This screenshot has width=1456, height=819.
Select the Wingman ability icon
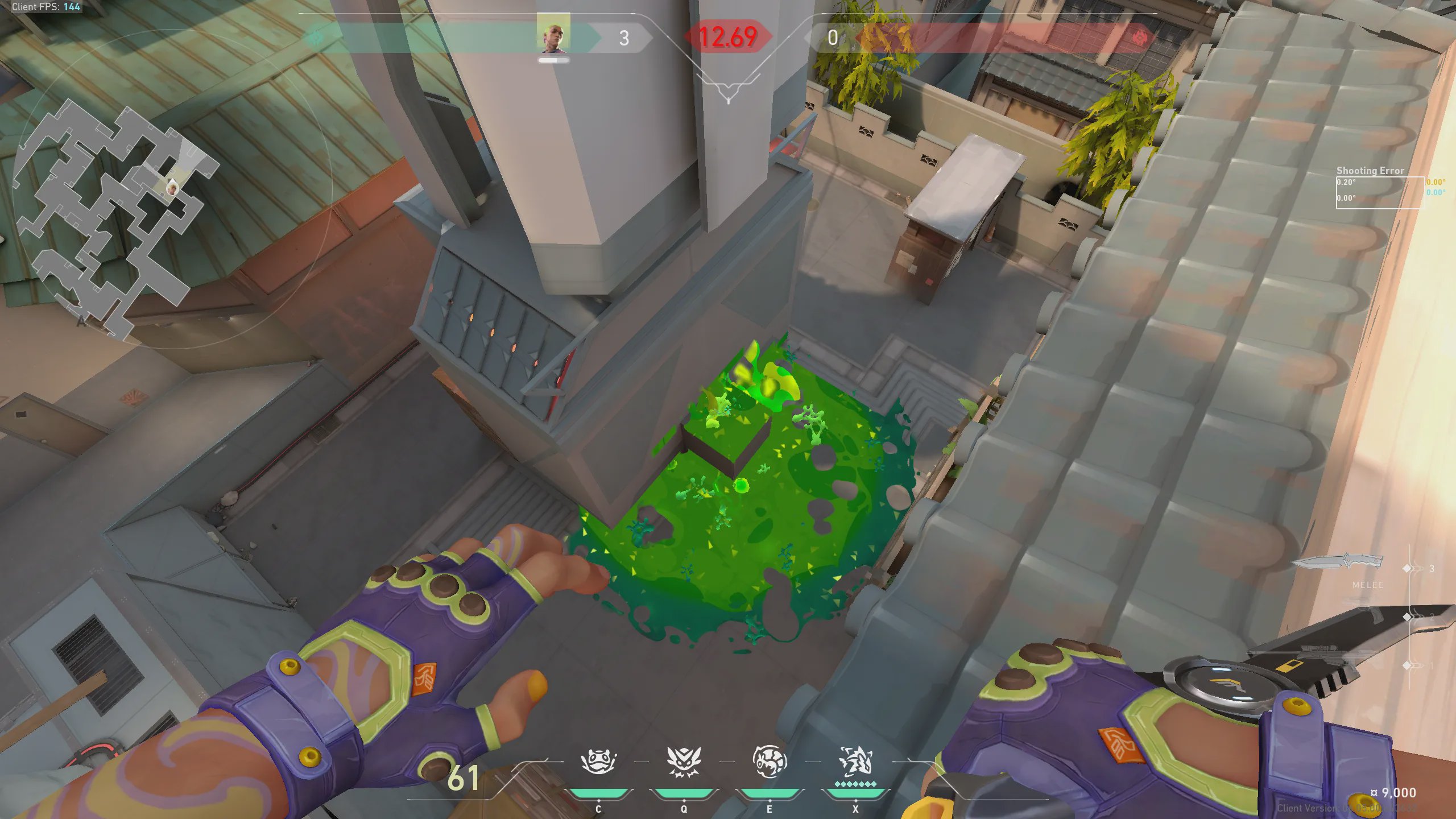684,762
